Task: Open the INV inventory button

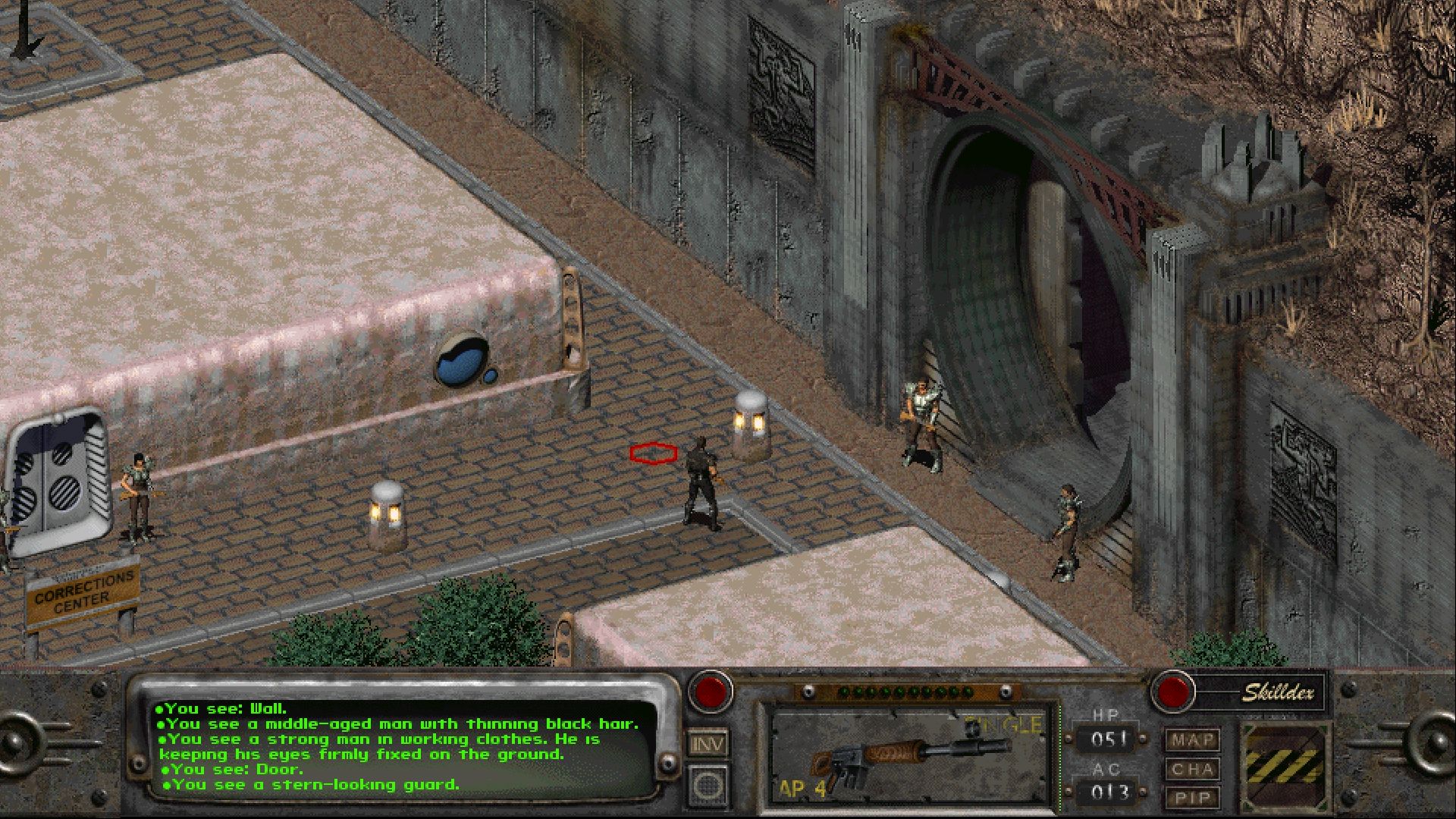Action: point(708,744)
